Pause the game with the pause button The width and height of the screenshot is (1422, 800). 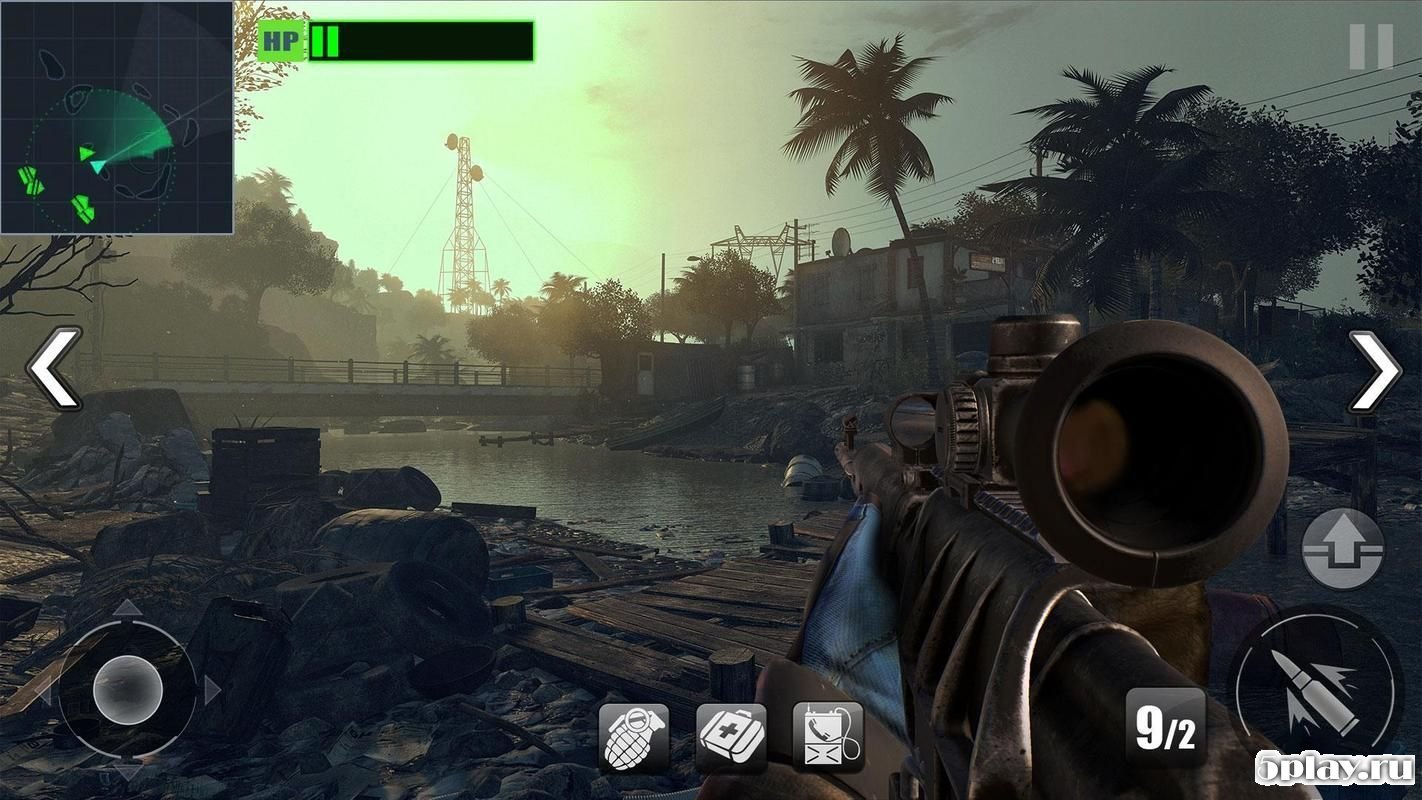(1370, 46)
